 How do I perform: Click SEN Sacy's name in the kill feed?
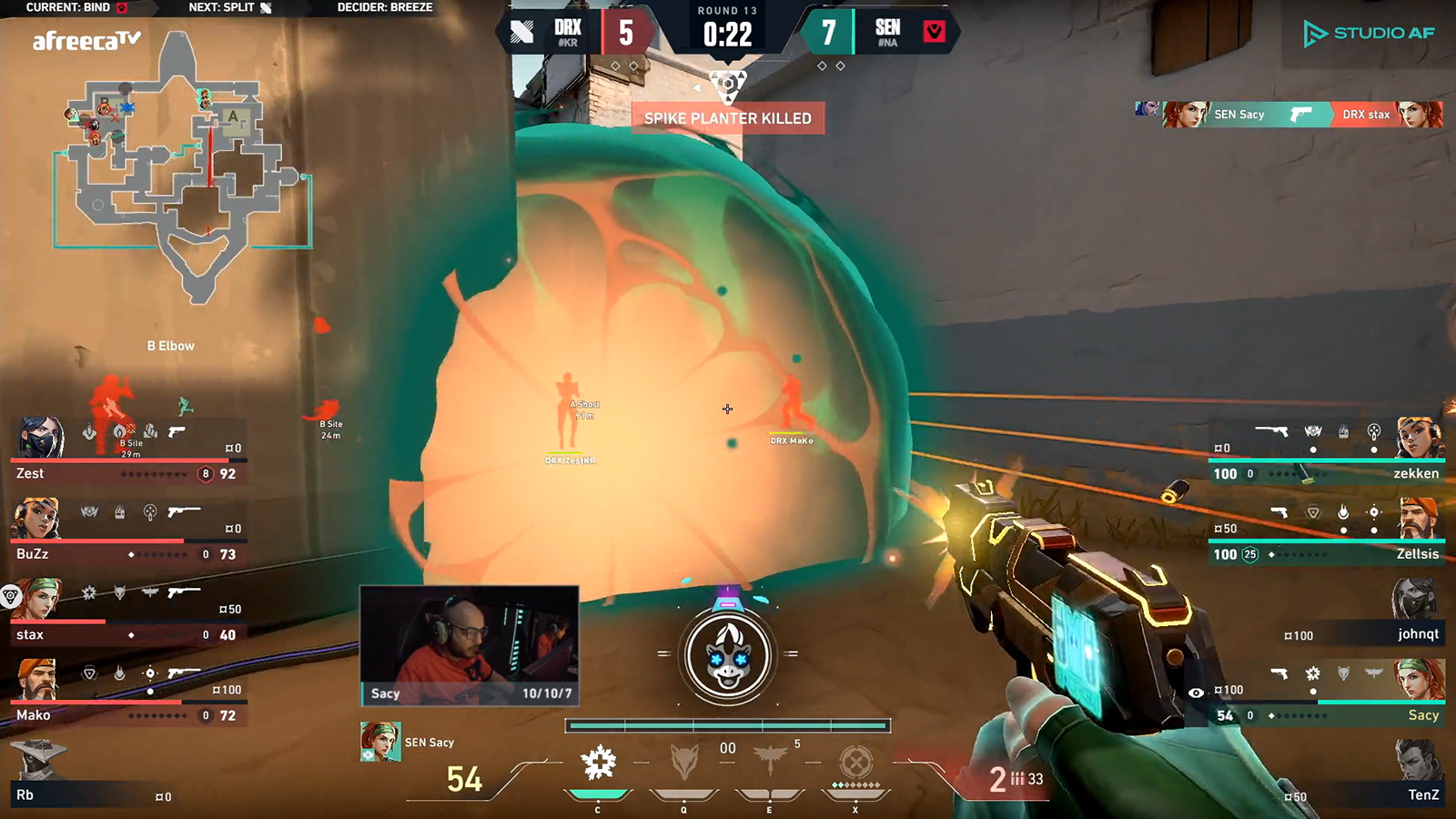(1239, 115)
